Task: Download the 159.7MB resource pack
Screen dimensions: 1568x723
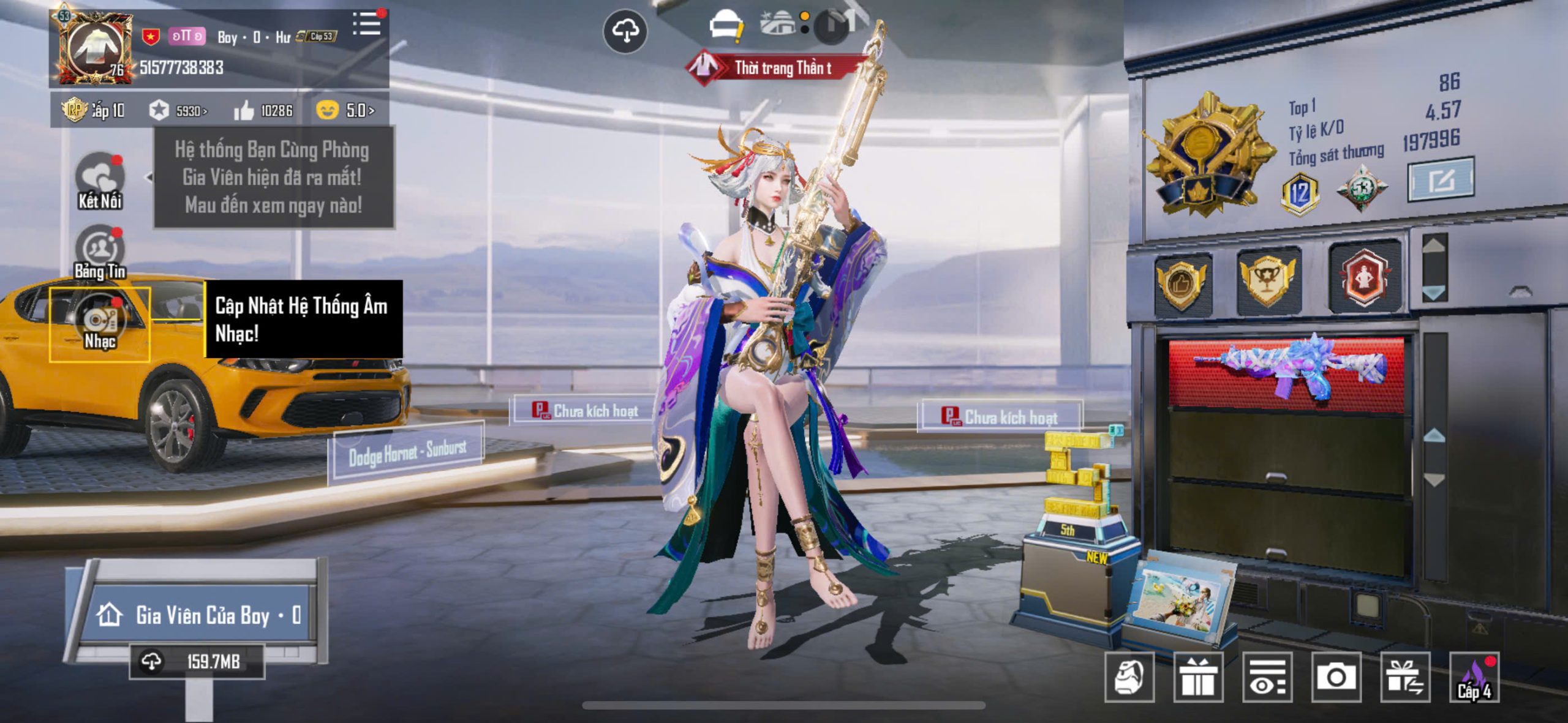Action: tap(197, 661)
